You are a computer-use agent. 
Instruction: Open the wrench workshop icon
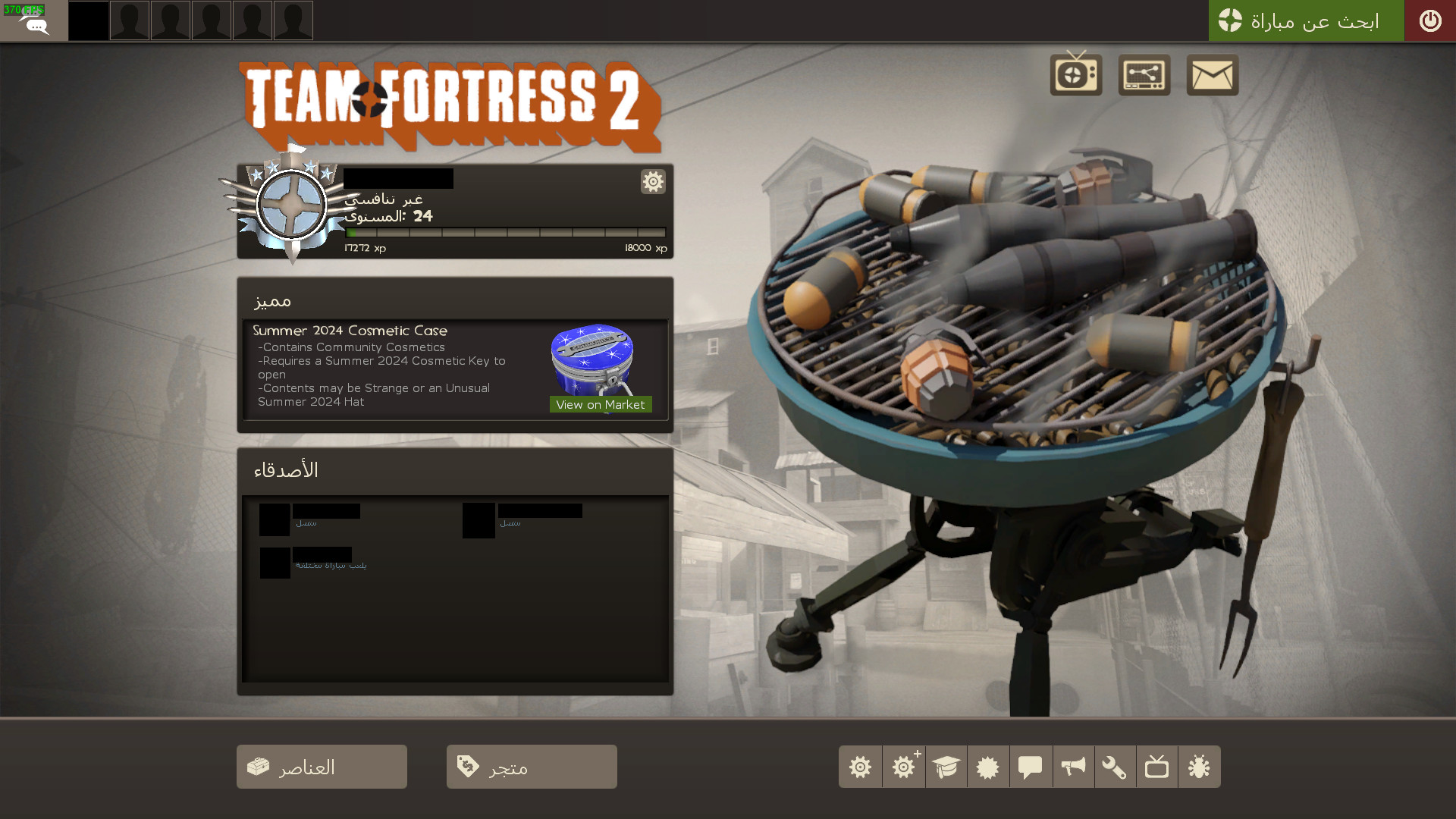pos(1116,767)
